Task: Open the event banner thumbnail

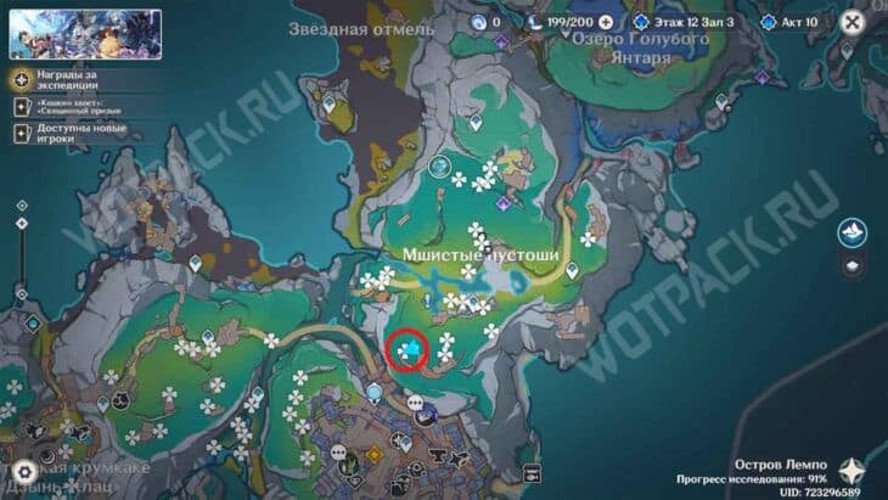Action: pos(85,34)
